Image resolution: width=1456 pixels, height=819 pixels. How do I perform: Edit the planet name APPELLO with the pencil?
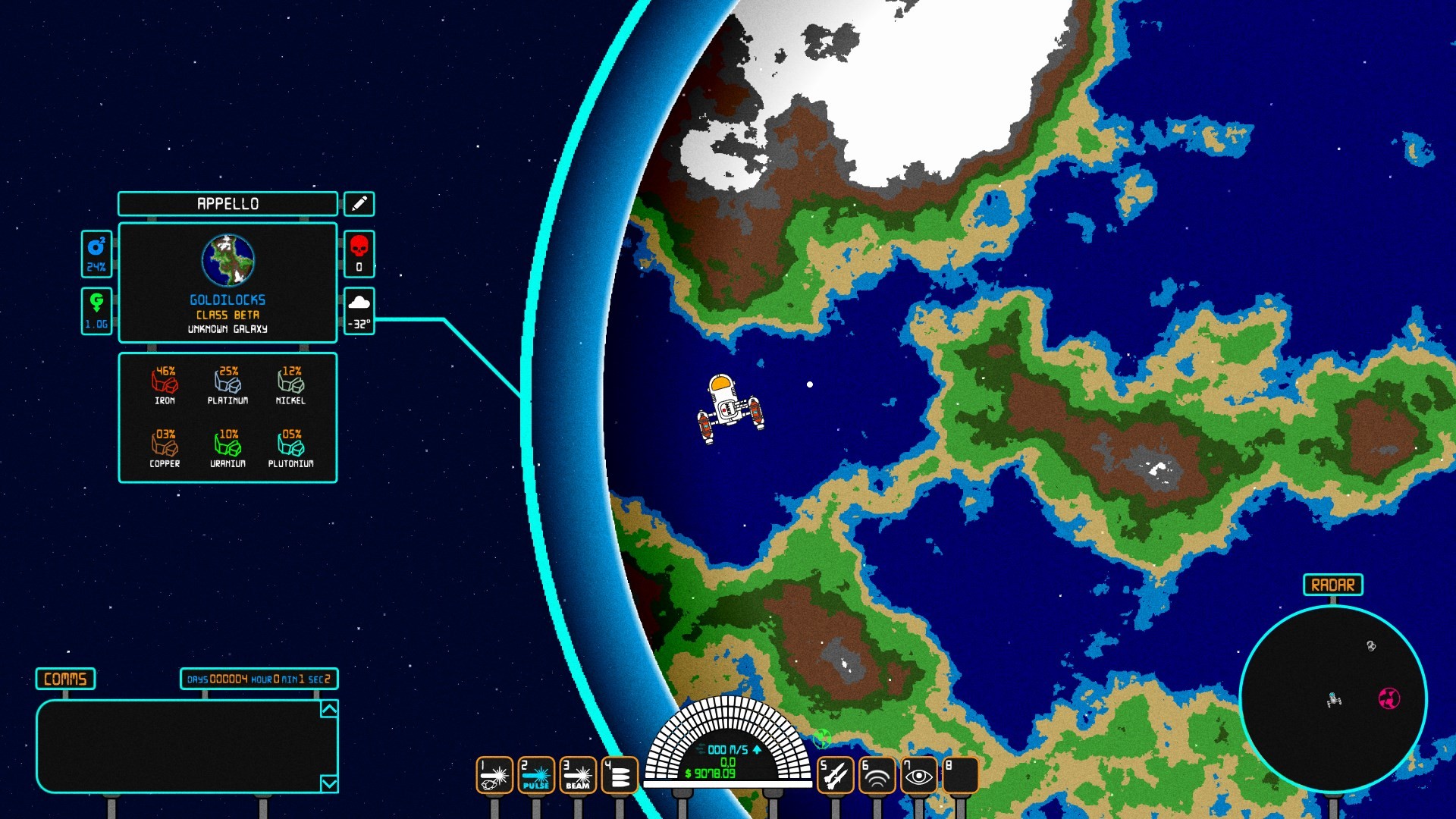coord(359,203)
